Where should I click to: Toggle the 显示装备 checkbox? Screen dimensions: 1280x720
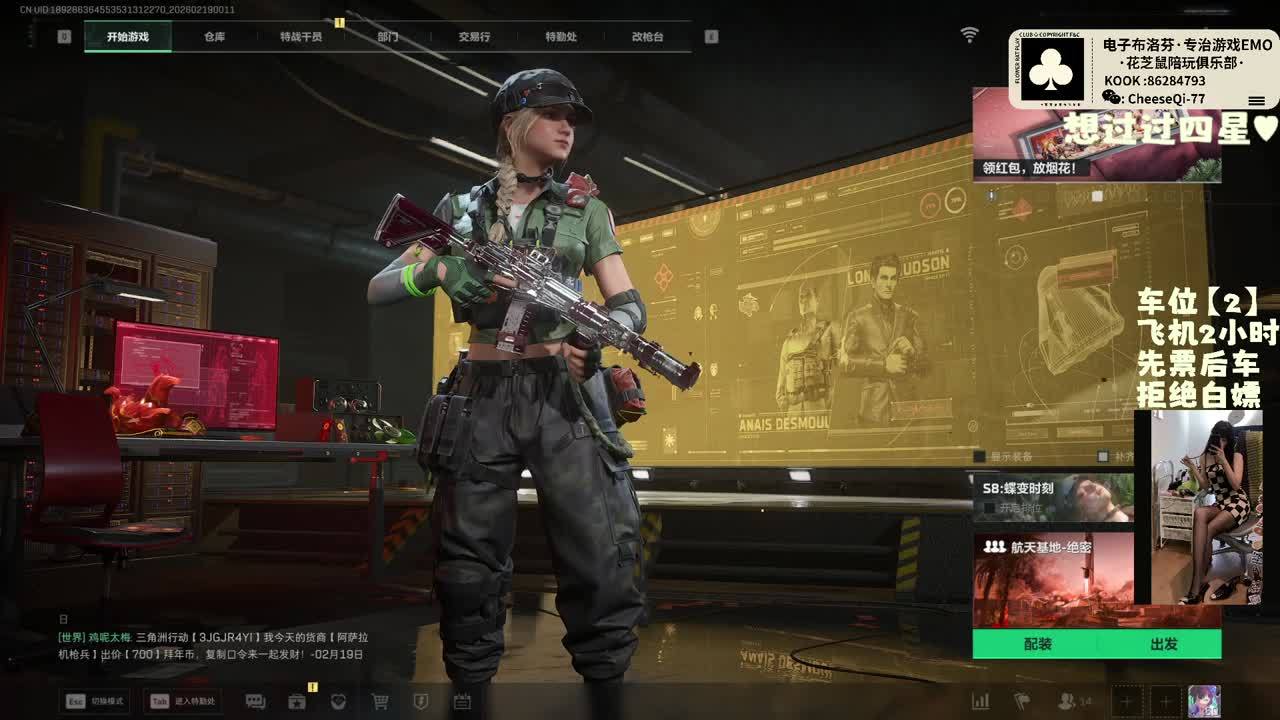coord(982,457)
